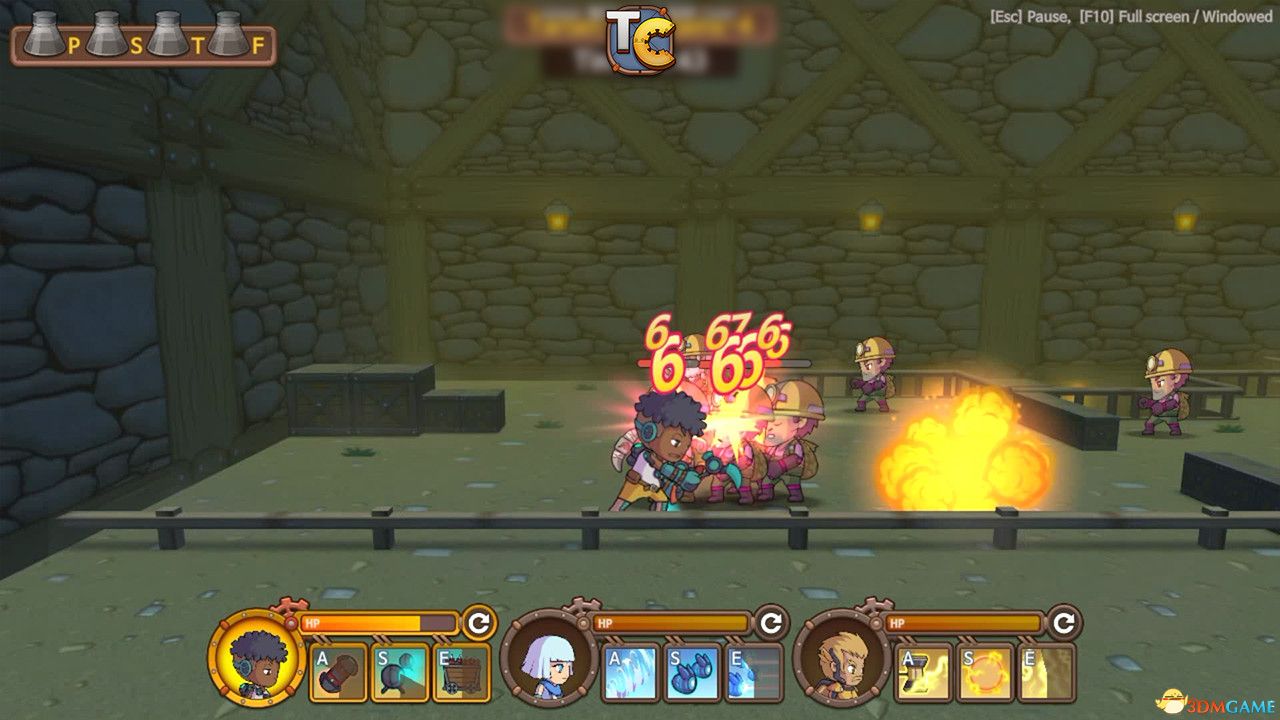The height and width of the screenshot is (720, 1280).
Task: Click the gunner's HP bar
Action: pos(375,622)
